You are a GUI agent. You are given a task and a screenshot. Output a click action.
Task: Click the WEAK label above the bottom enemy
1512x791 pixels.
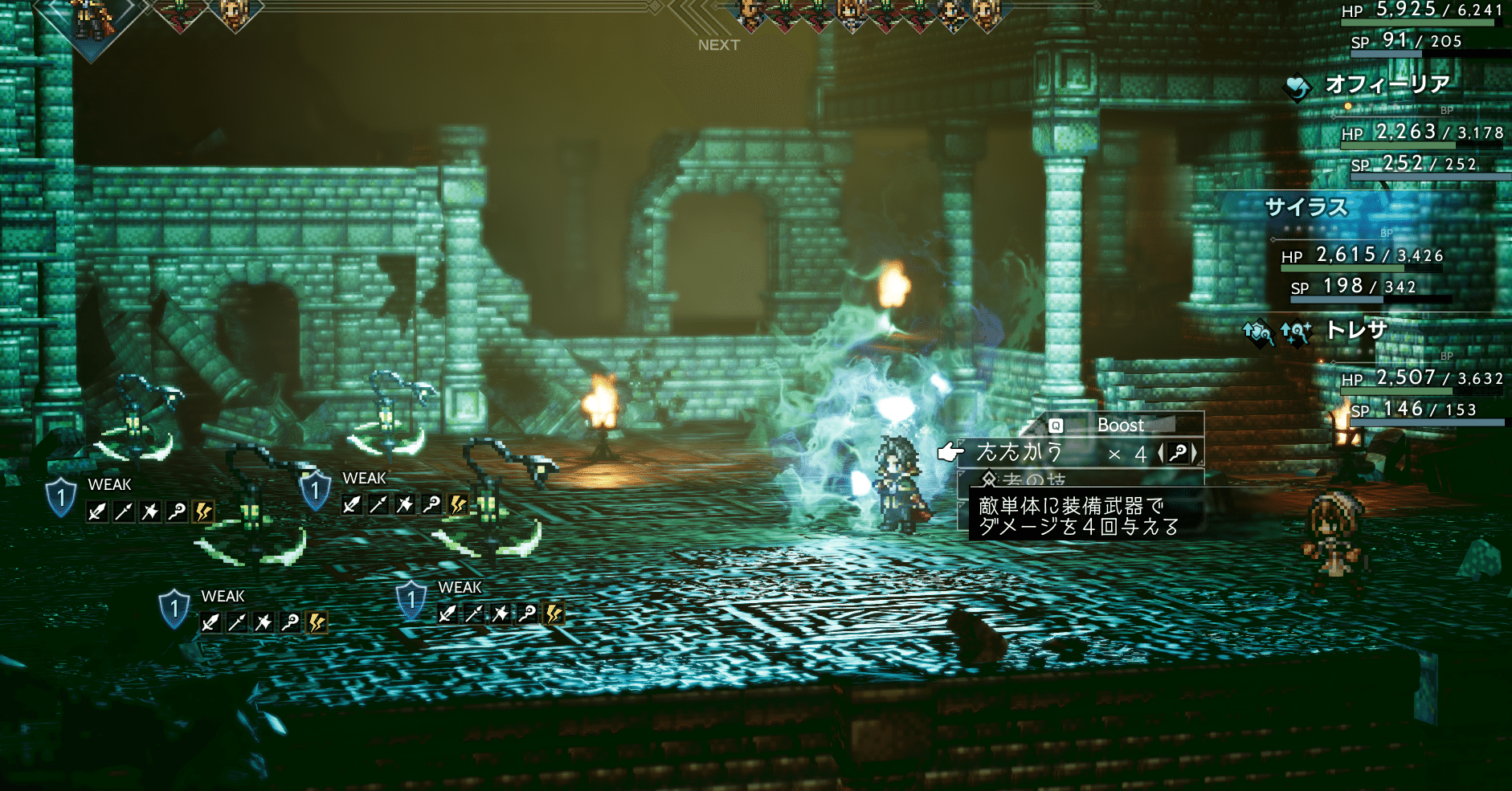point(460,587)
